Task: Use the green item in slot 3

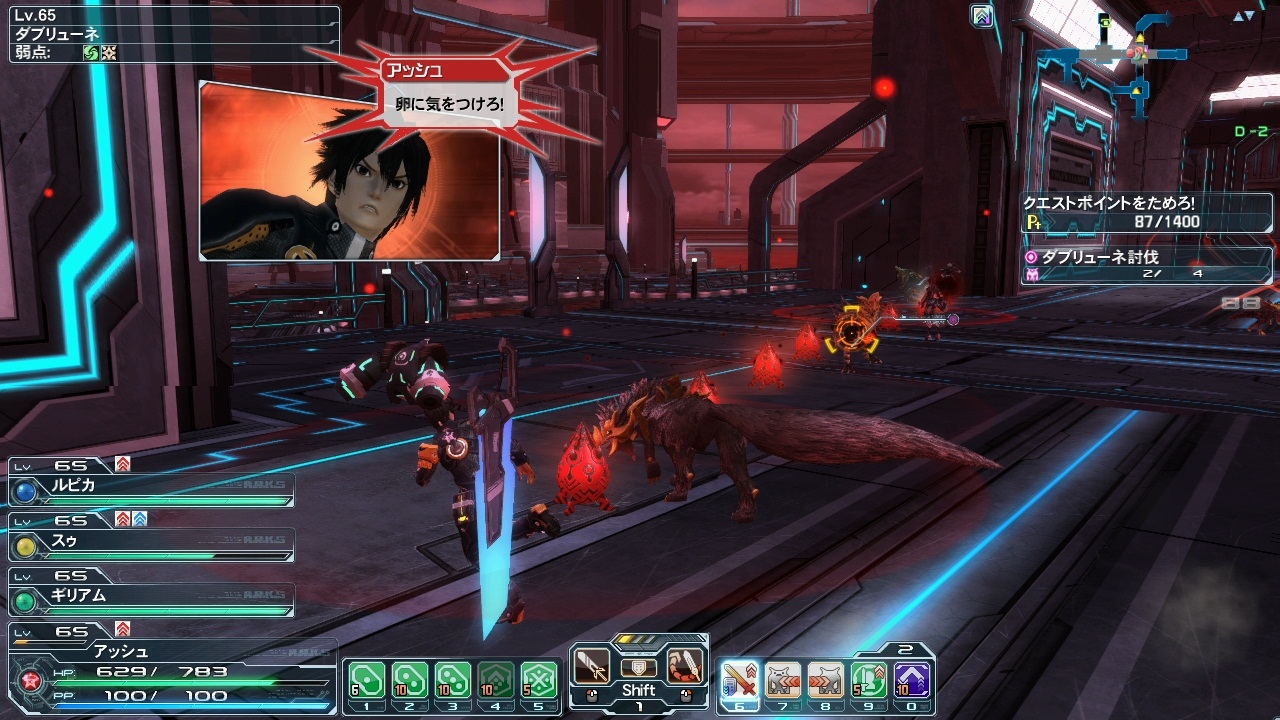Action: click(453, 680)
